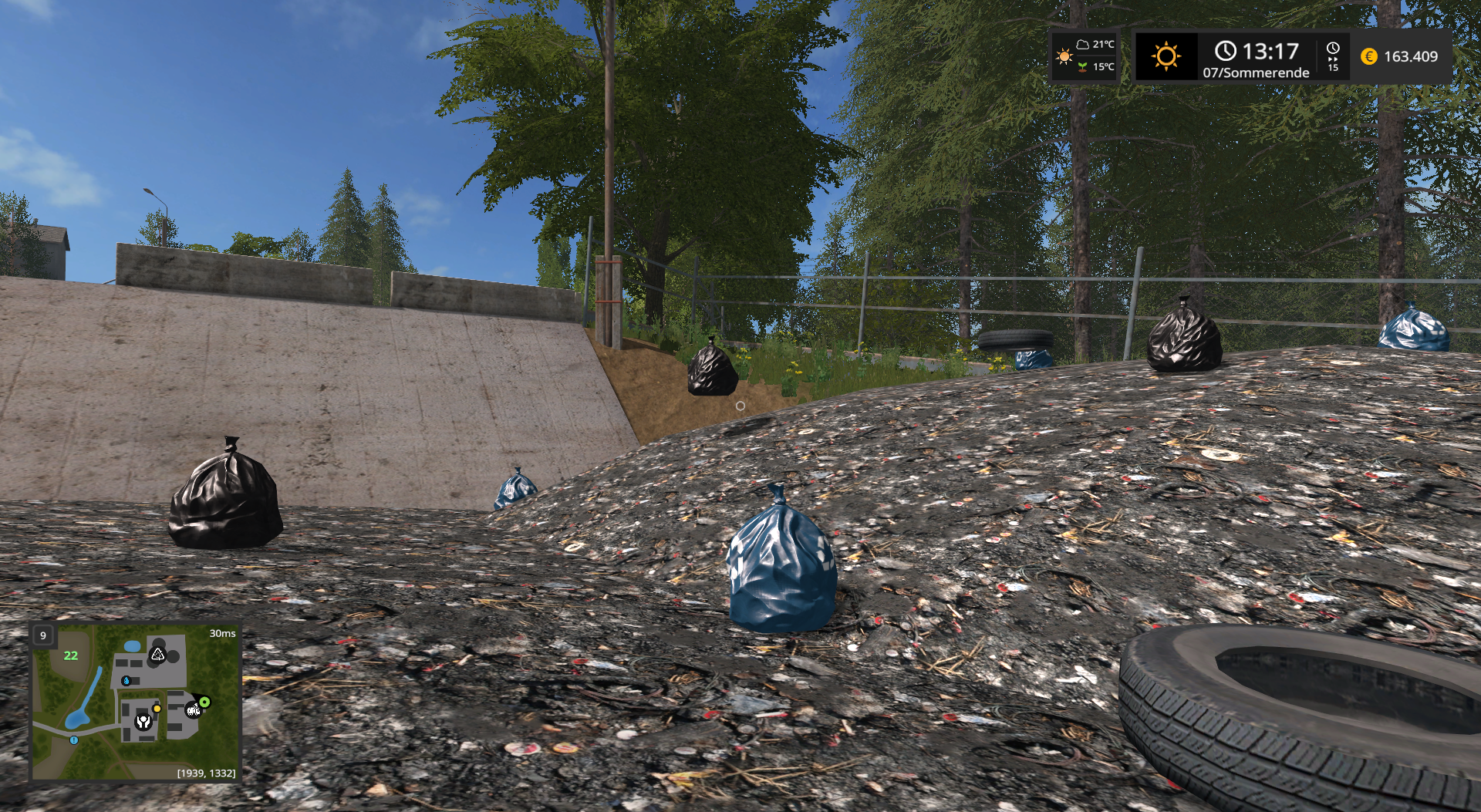This screenshot has width=1481, height=812.
Task: Click the time acceleration clock icon
Action: click(1333, 56)
